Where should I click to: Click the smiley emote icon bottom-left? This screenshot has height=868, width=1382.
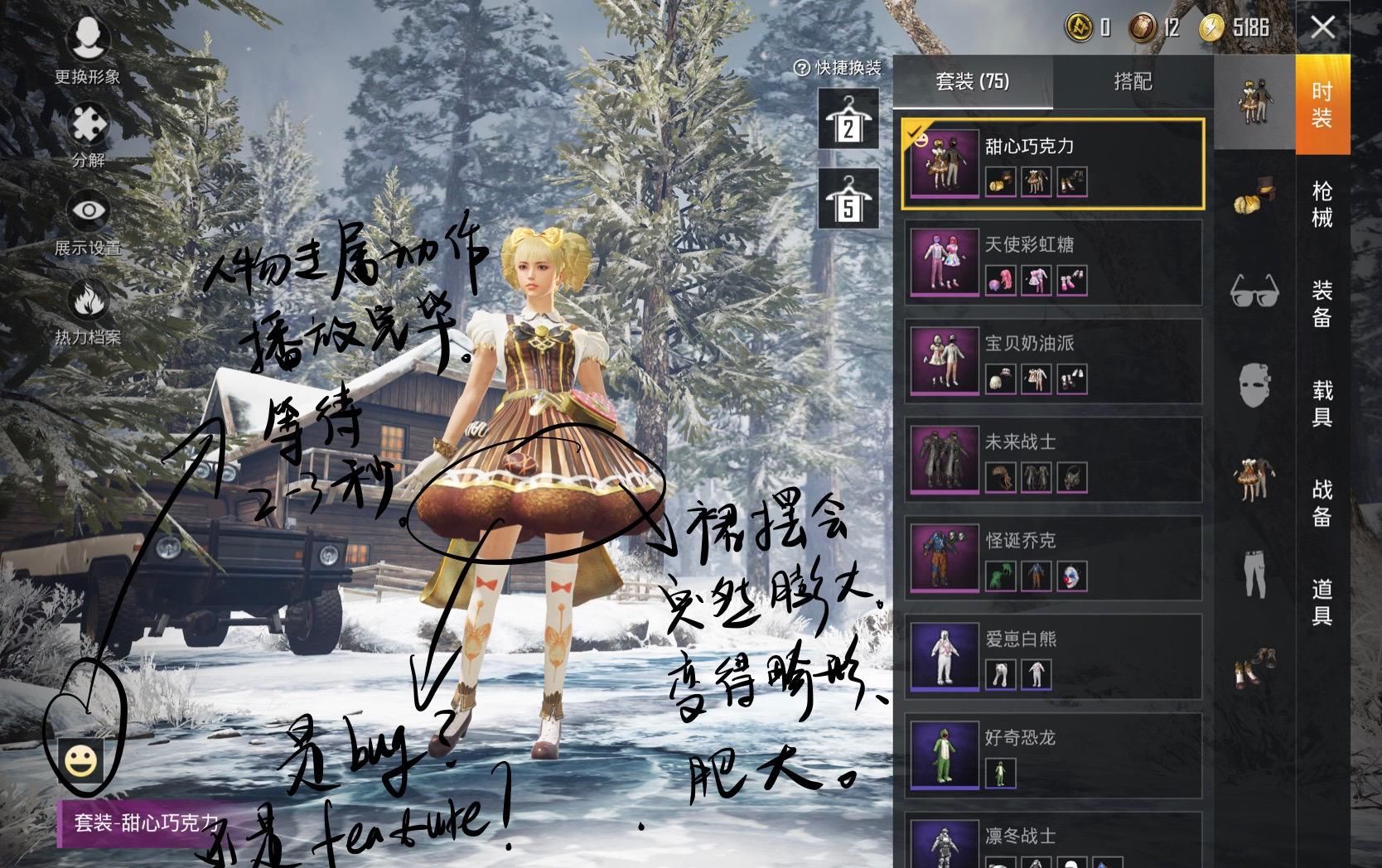(83, 758)
